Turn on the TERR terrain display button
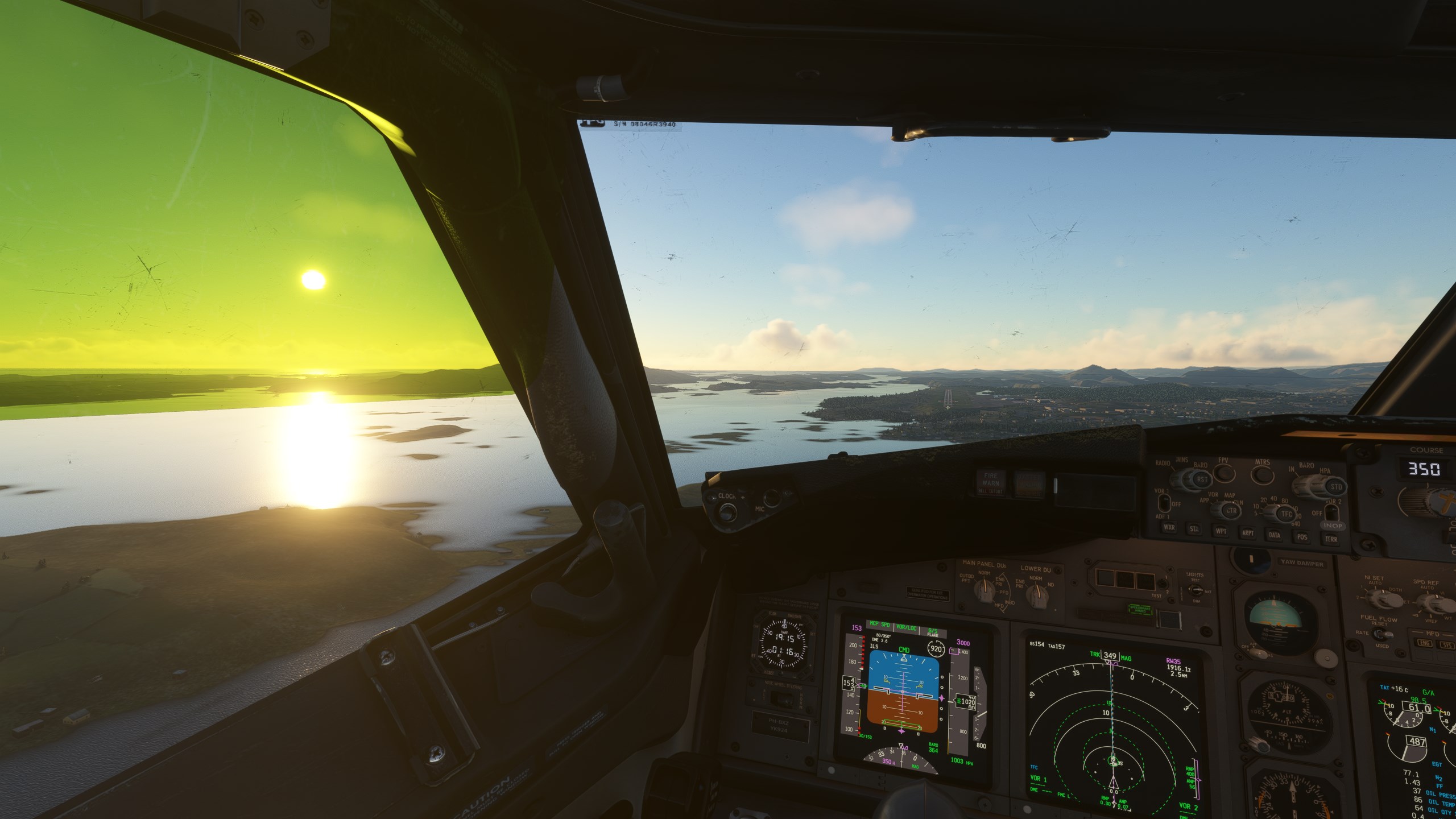This screenshot has width=1456, height=819. (x=1331, y=539)
